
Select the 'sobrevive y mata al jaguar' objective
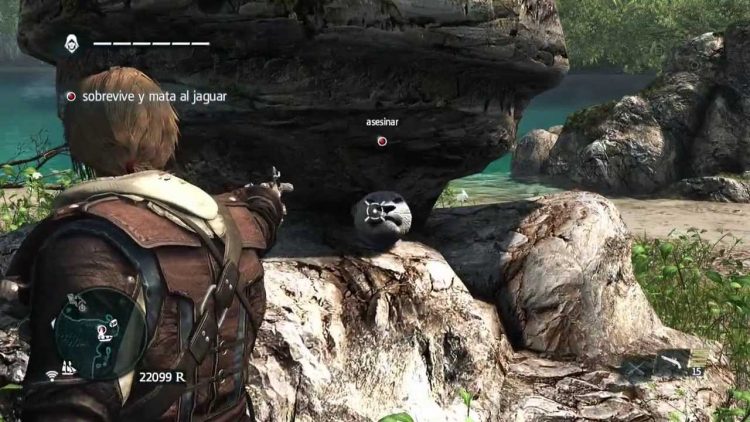pyautogui.click(x=146, y=97)
